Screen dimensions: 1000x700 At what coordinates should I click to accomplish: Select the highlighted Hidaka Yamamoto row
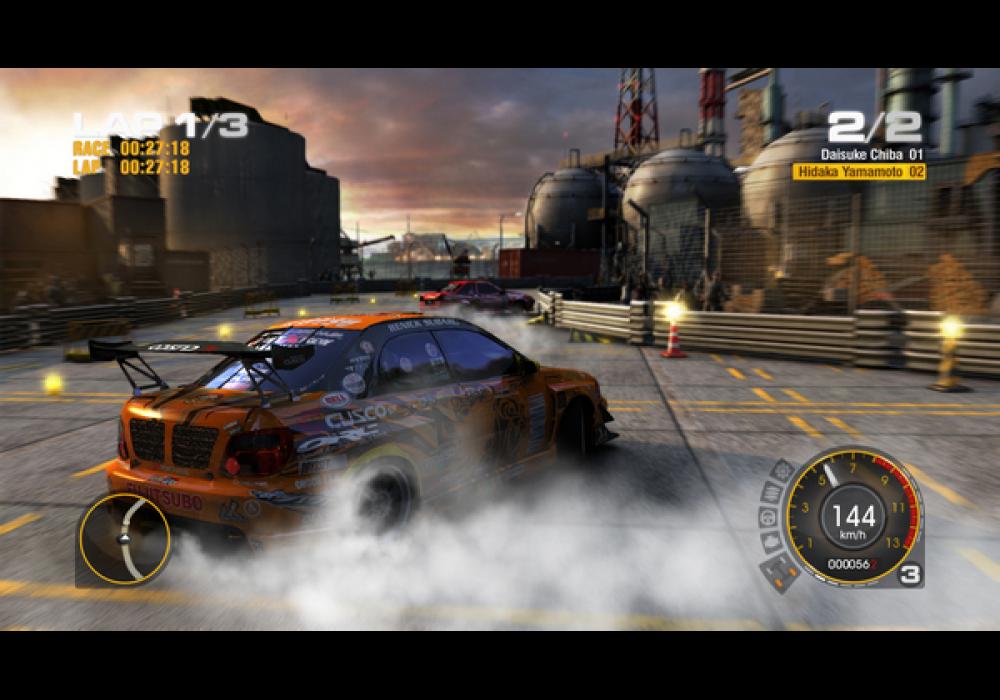click(859, 172)
